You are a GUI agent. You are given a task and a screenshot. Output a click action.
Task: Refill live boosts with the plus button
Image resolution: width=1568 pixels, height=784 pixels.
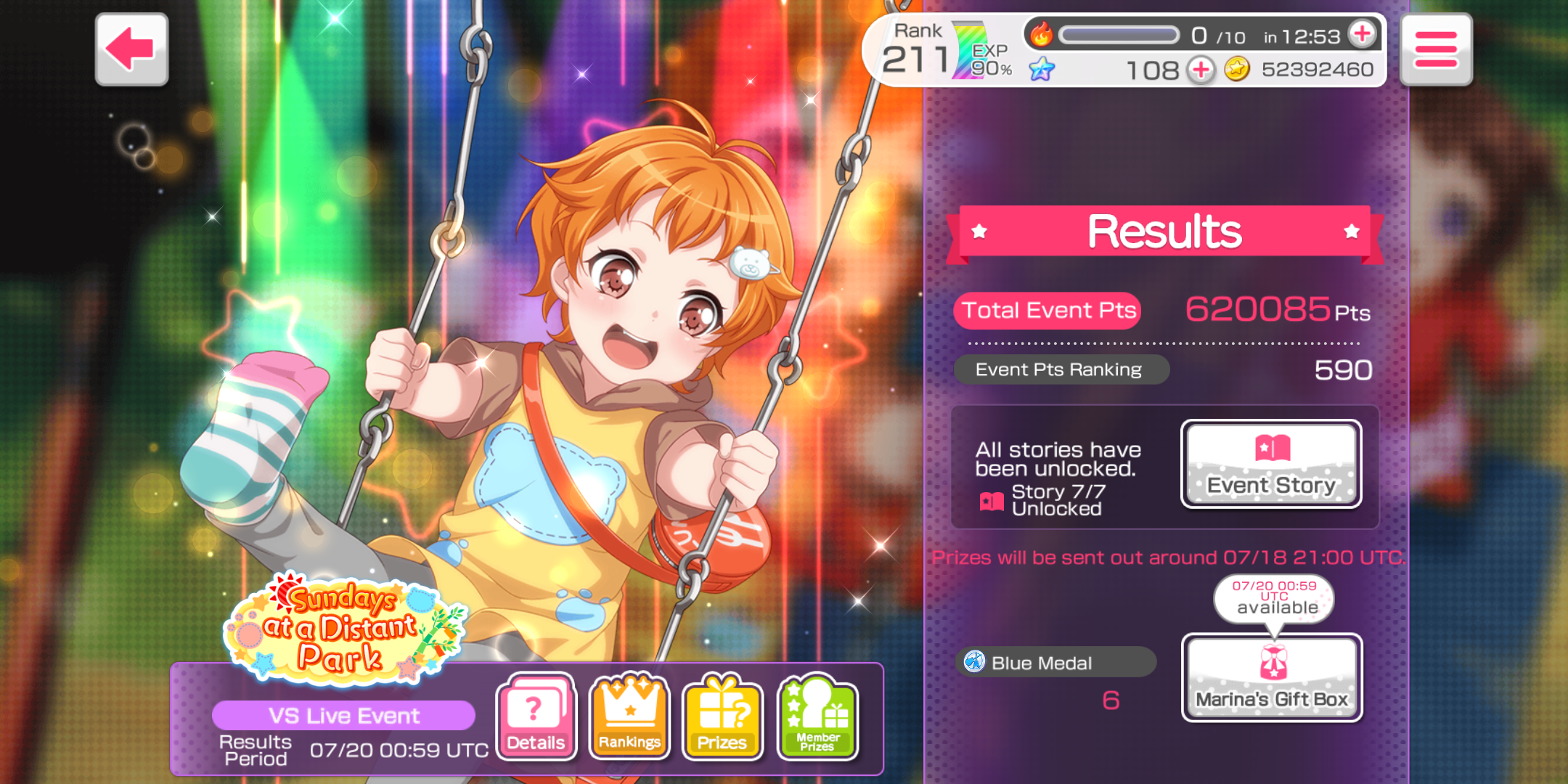[1362, 33]
